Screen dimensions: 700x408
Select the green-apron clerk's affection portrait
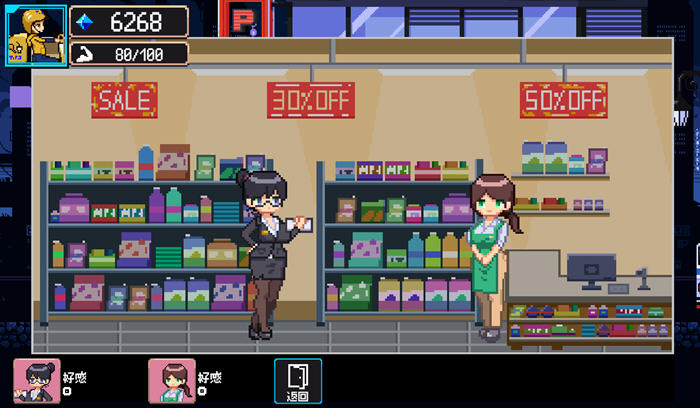pos(171,381)
